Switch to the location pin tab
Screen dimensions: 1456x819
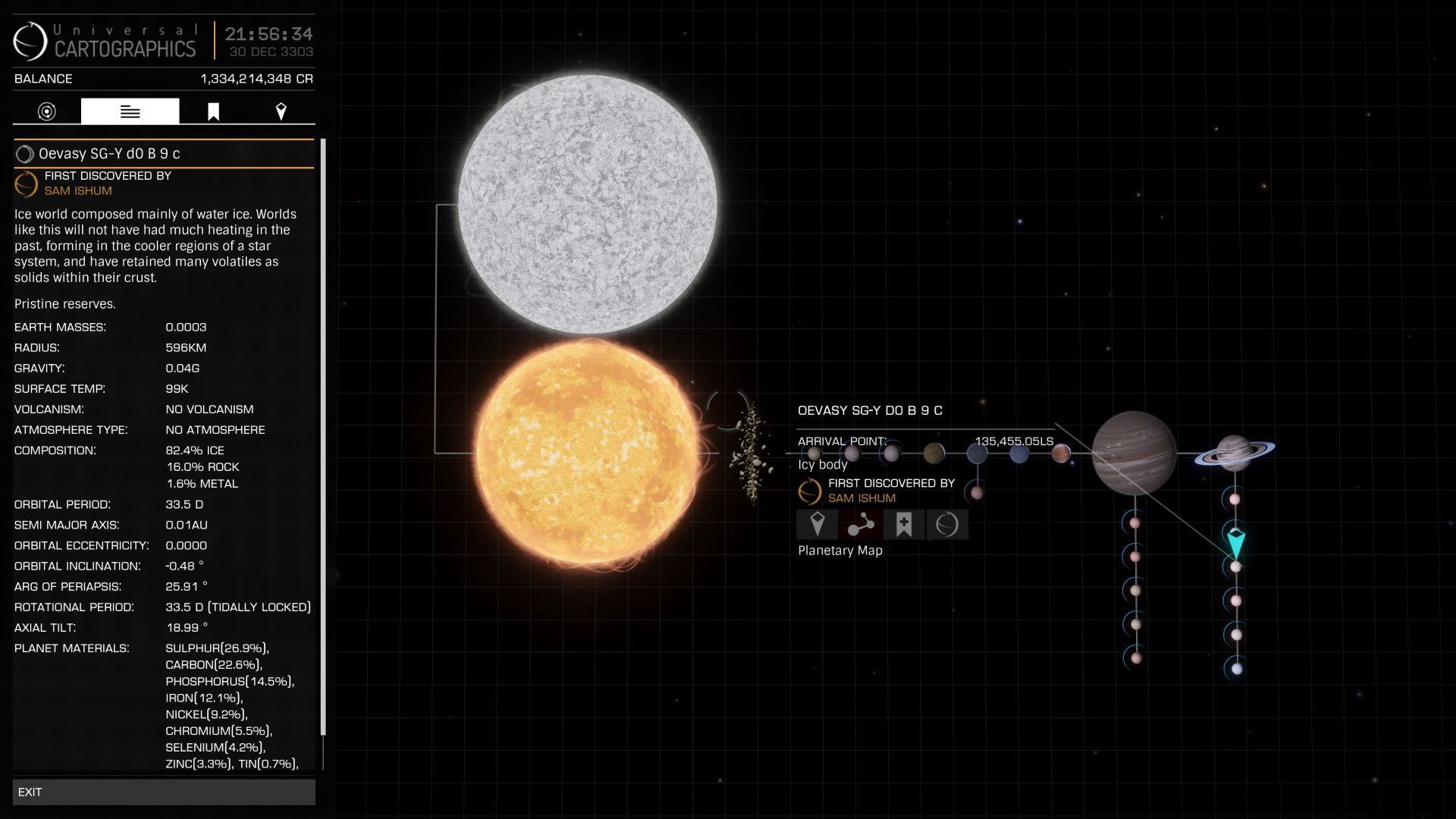pos(281,111)
